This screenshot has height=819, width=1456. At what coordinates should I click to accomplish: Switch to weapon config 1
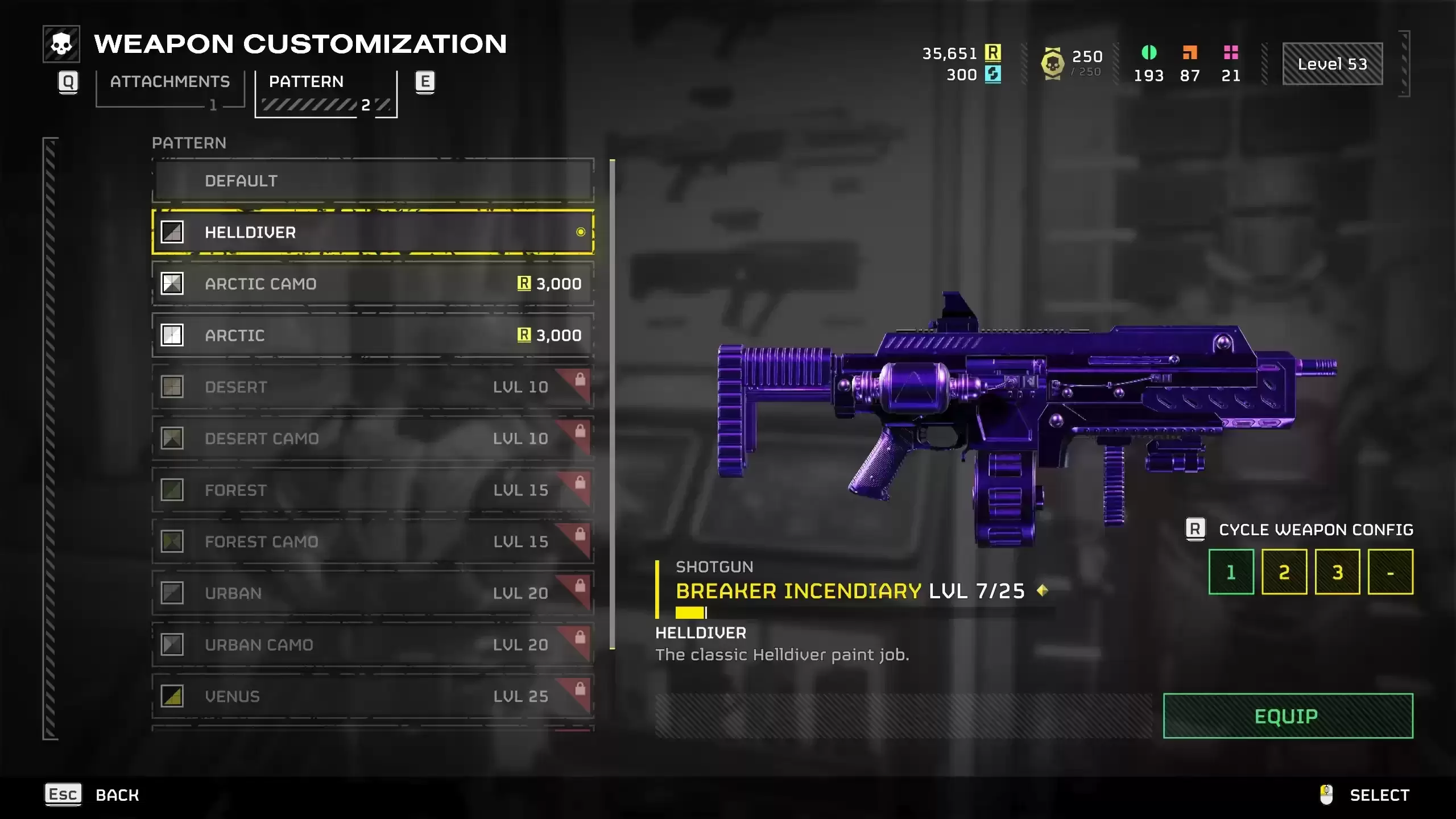[1231, 572]
